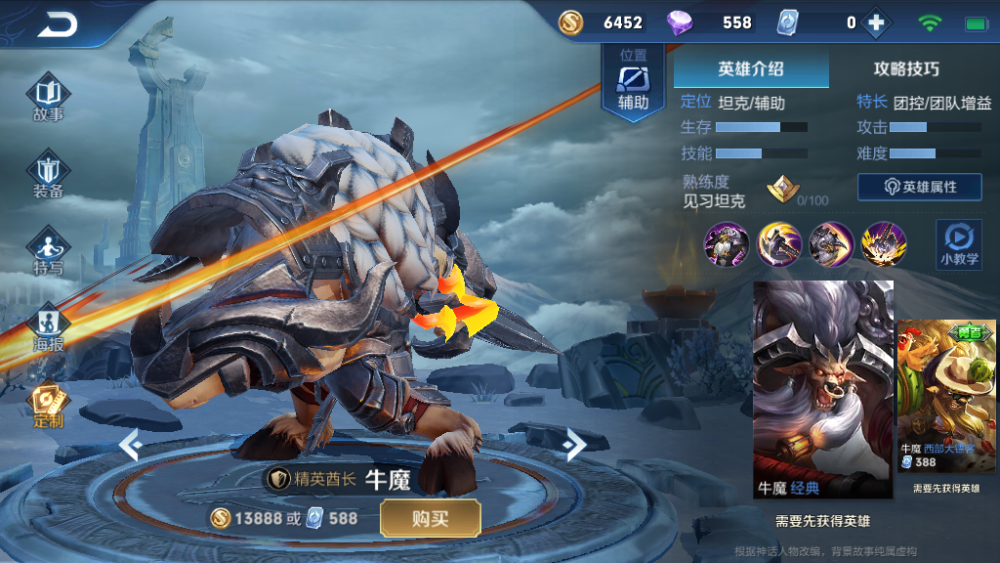Open the 故事 story section

coord(48,98)
